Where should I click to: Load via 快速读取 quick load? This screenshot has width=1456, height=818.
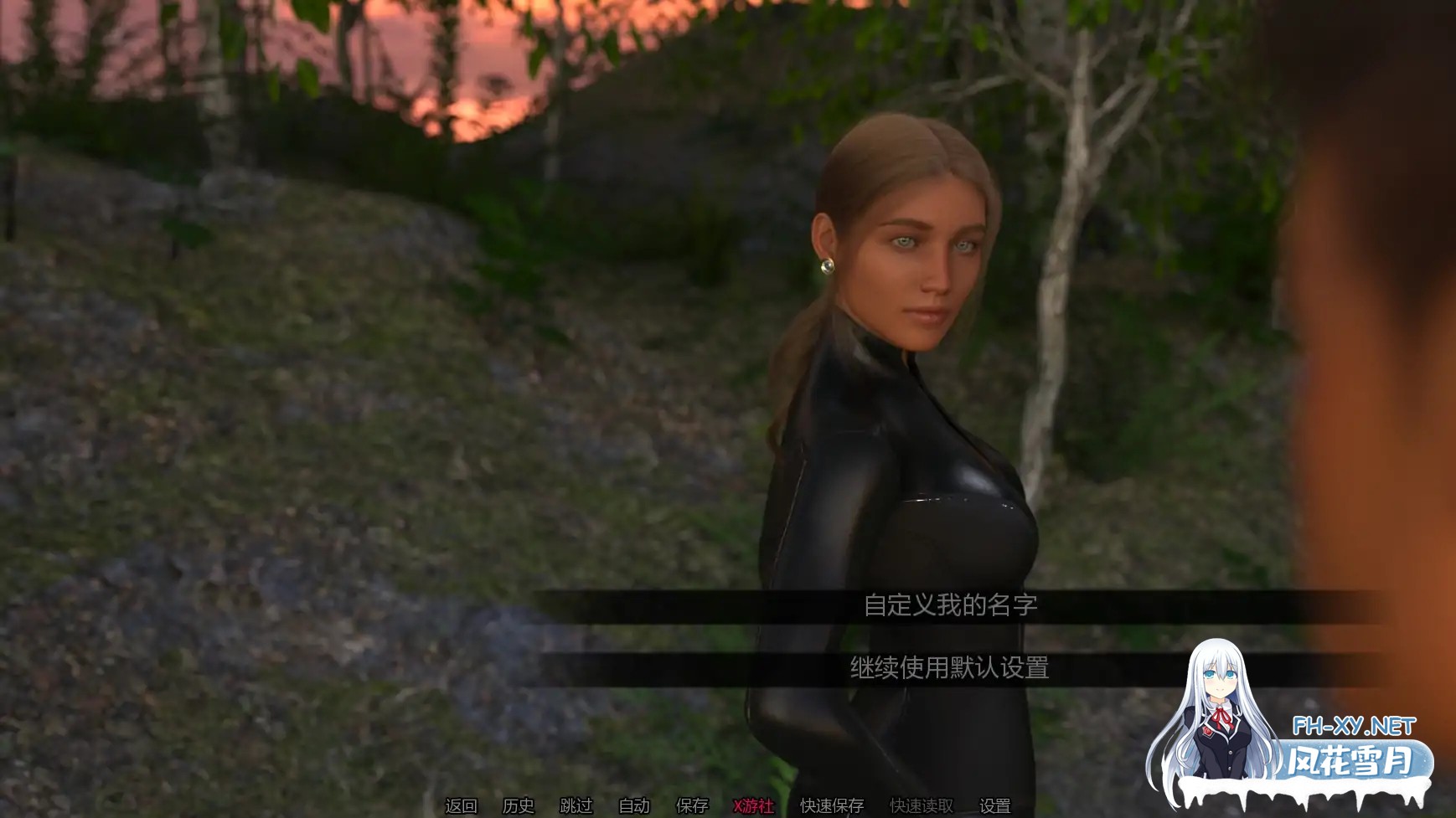pos(920,807)
